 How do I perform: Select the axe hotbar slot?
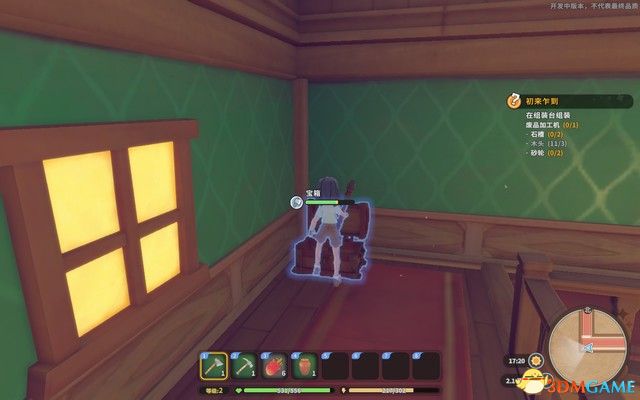[214, 366]
